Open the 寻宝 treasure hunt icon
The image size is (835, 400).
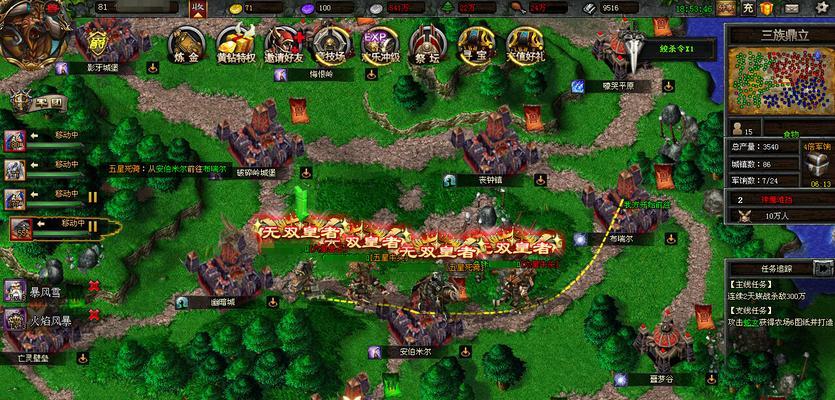point(474,45)
